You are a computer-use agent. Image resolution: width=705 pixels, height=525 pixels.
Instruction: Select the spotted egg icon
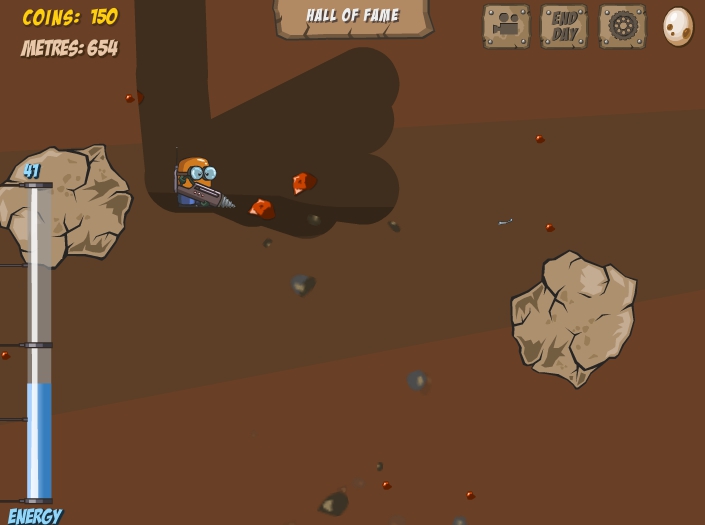(678, 26)
